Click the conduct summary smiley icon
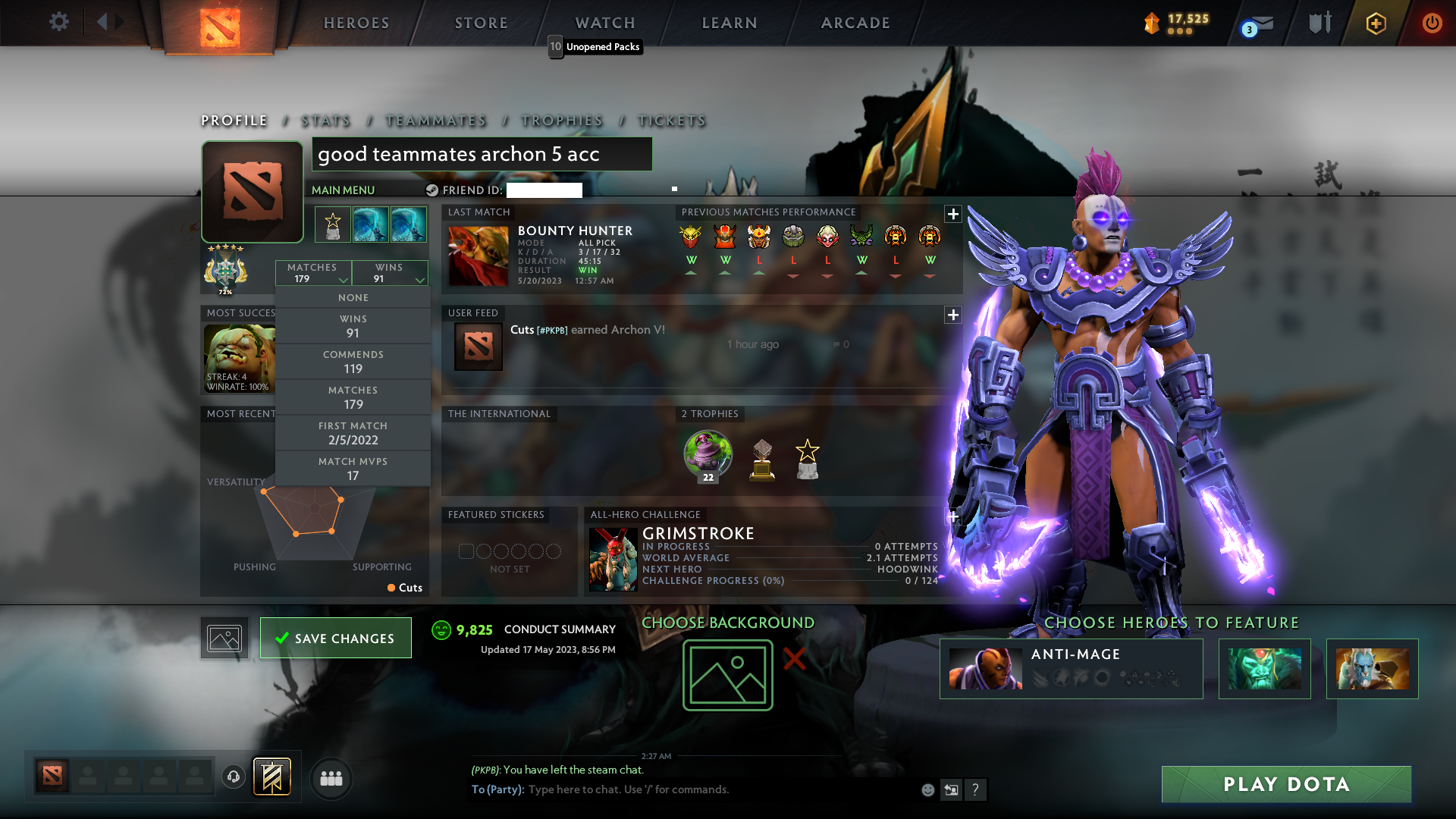Image resolution: width=1456 pixels, height=819 pixels. coord(441,629)
